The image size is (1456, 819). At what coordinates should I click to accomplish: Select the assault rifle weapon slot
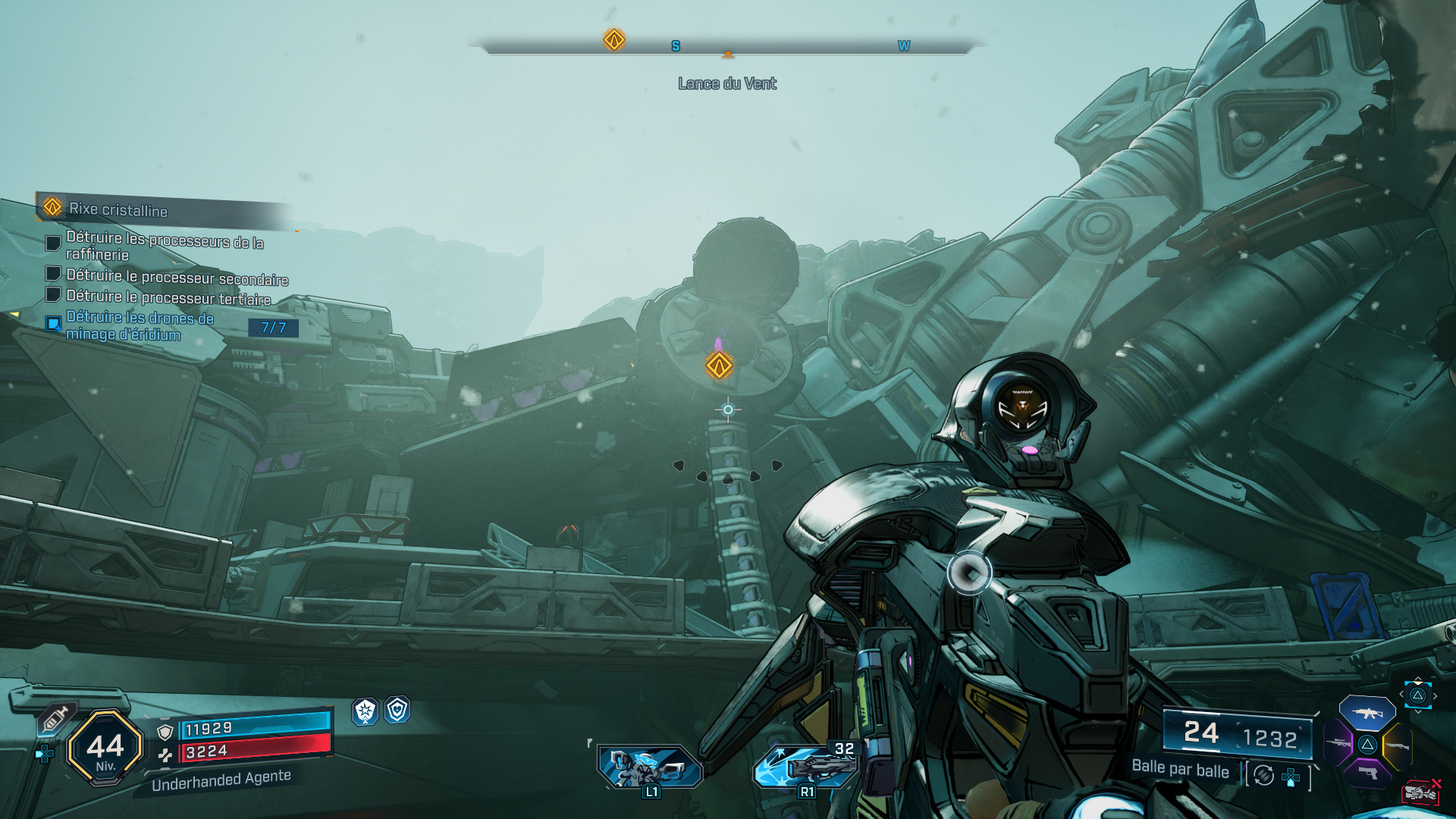click(x=1367, y=714)
